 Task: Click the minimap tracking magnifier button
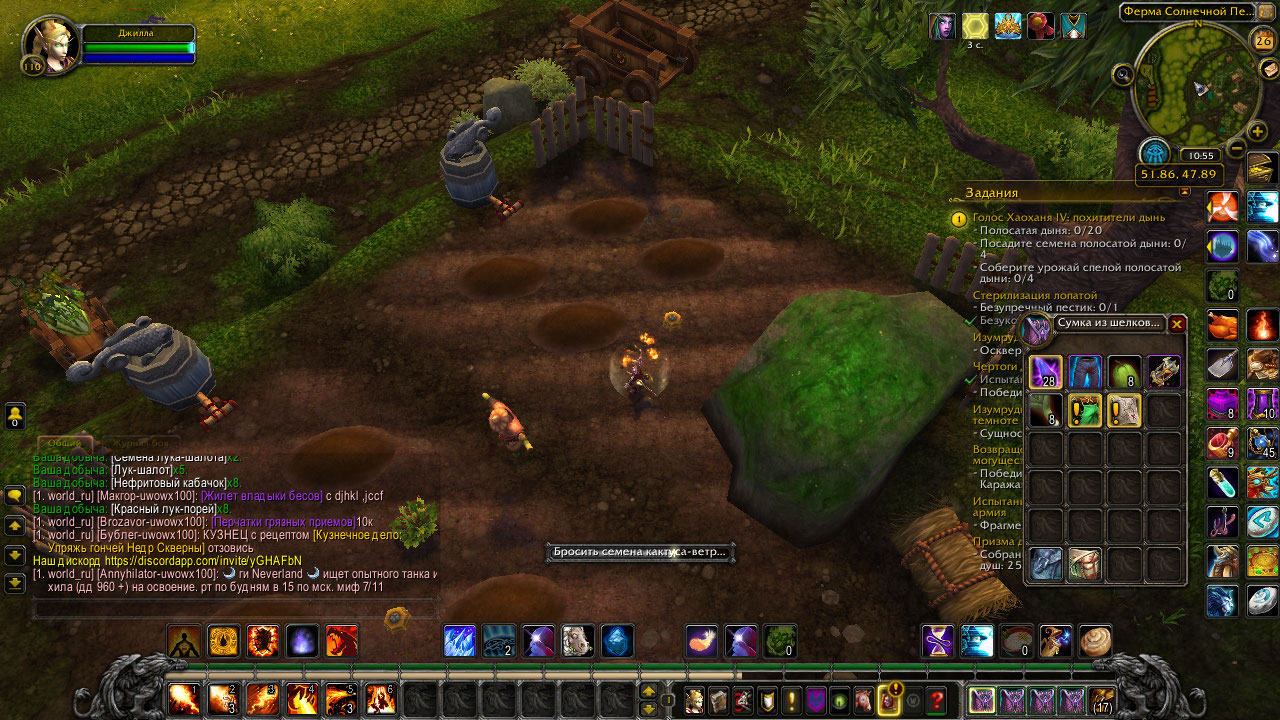point(1123,73)
